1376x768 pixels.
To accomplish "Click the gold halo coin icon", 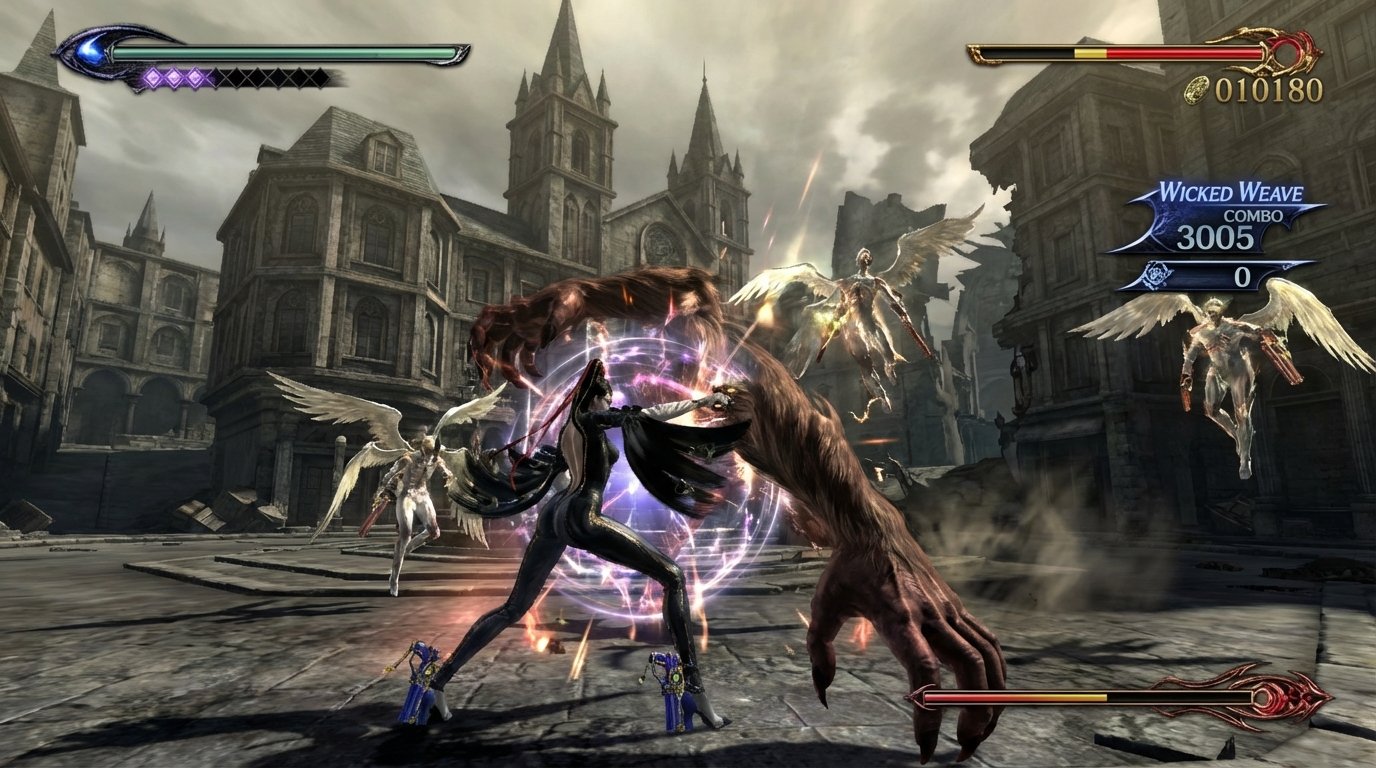I will coord(1198,91).
